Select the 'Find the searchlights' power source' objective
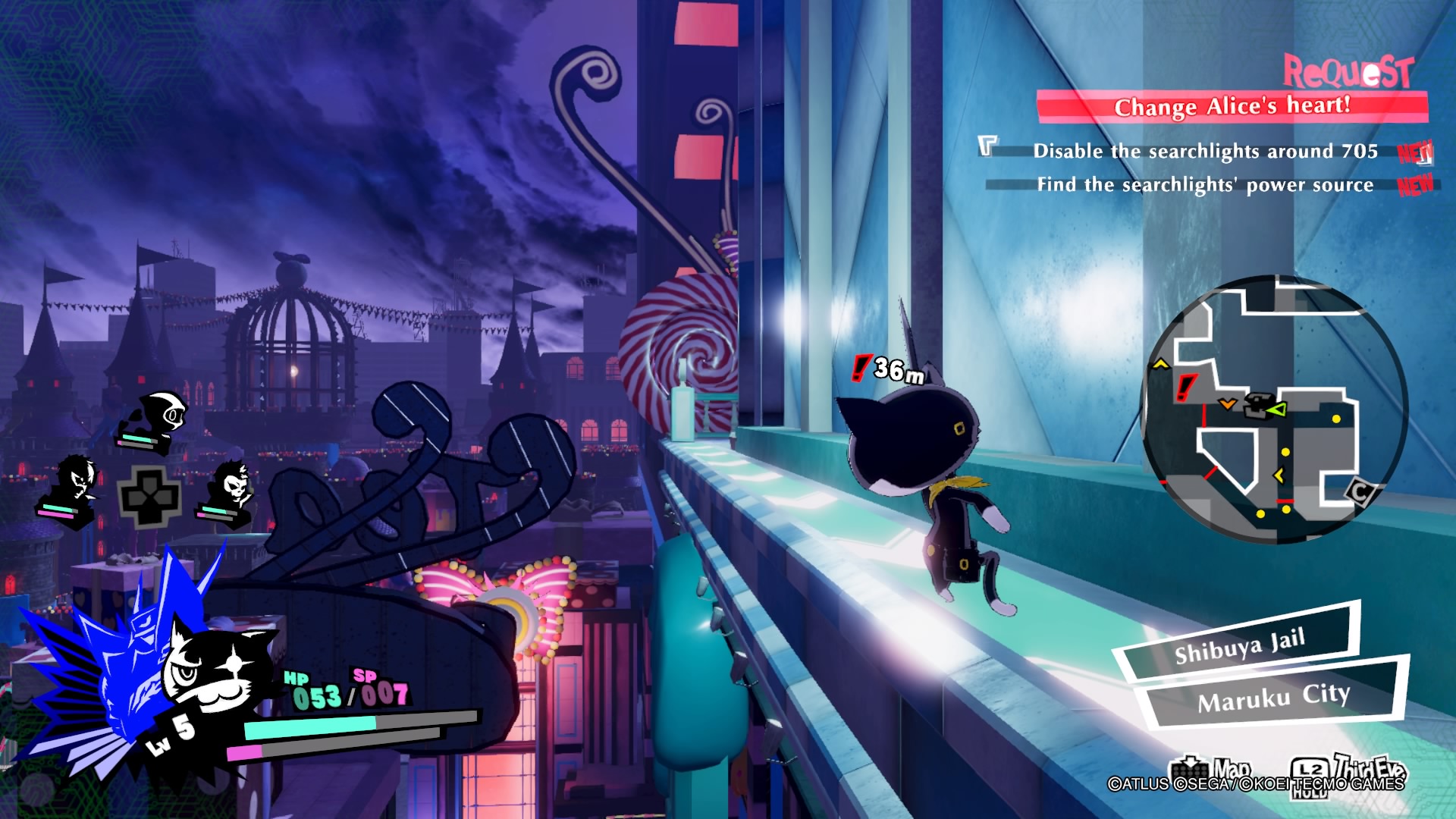 [x=1205, y=185]
